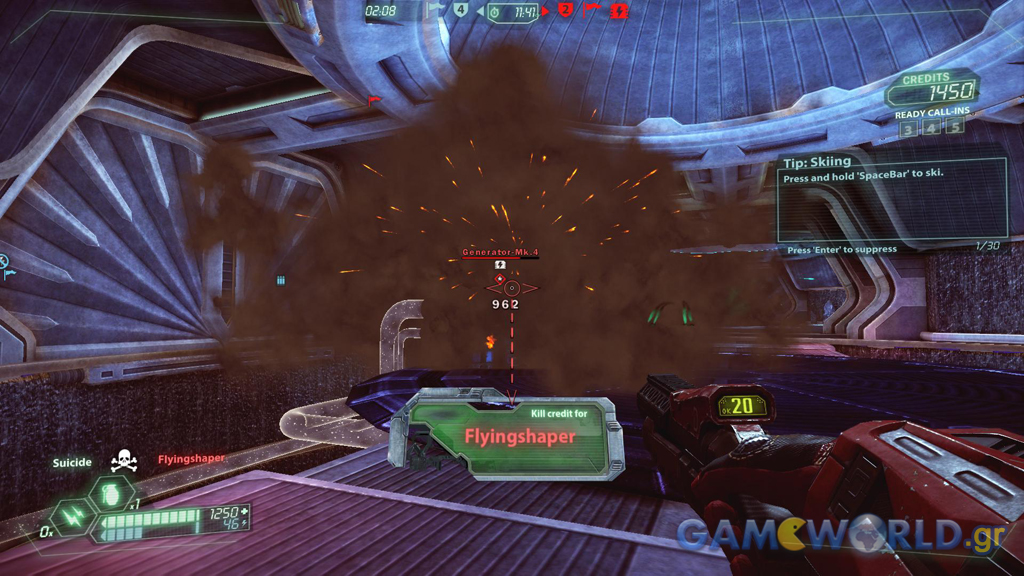Select the friendly team flag icon
This screenshot has width=1024, height=576.
coord(435,10)
